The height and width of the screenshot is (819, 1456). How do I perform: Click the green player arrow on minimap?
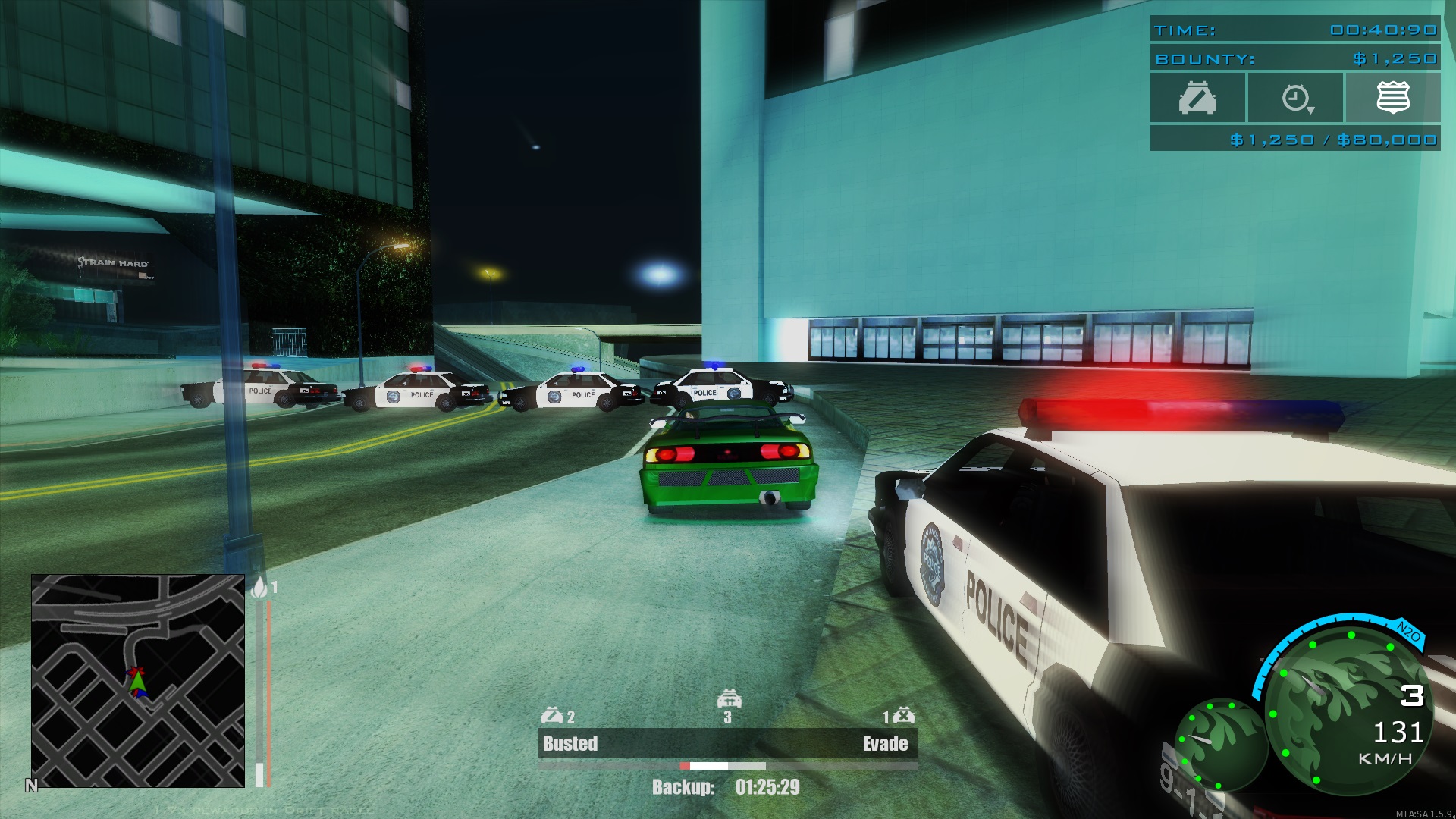[x=137, y=683]
